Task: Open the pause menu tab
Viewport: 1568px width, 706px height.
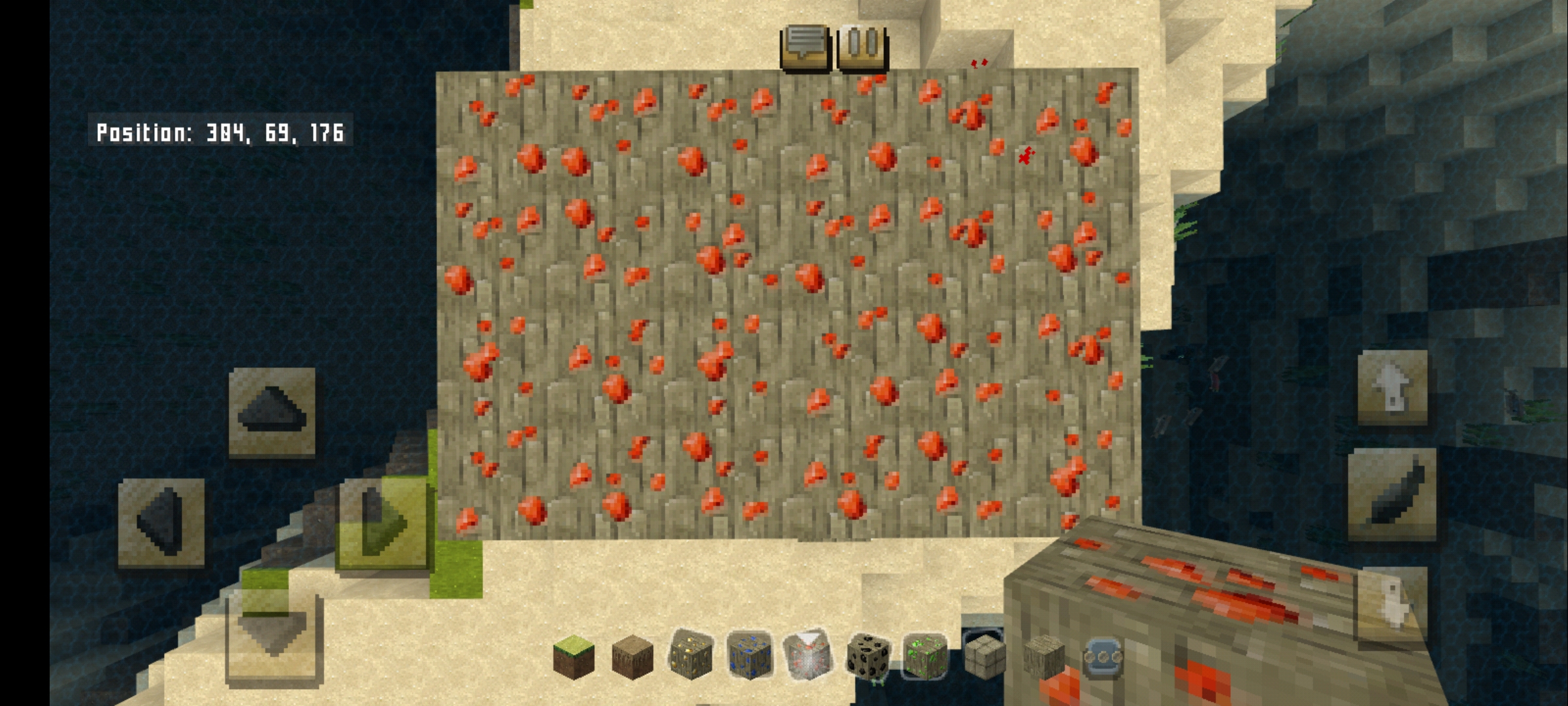Action: pos(861,48)
